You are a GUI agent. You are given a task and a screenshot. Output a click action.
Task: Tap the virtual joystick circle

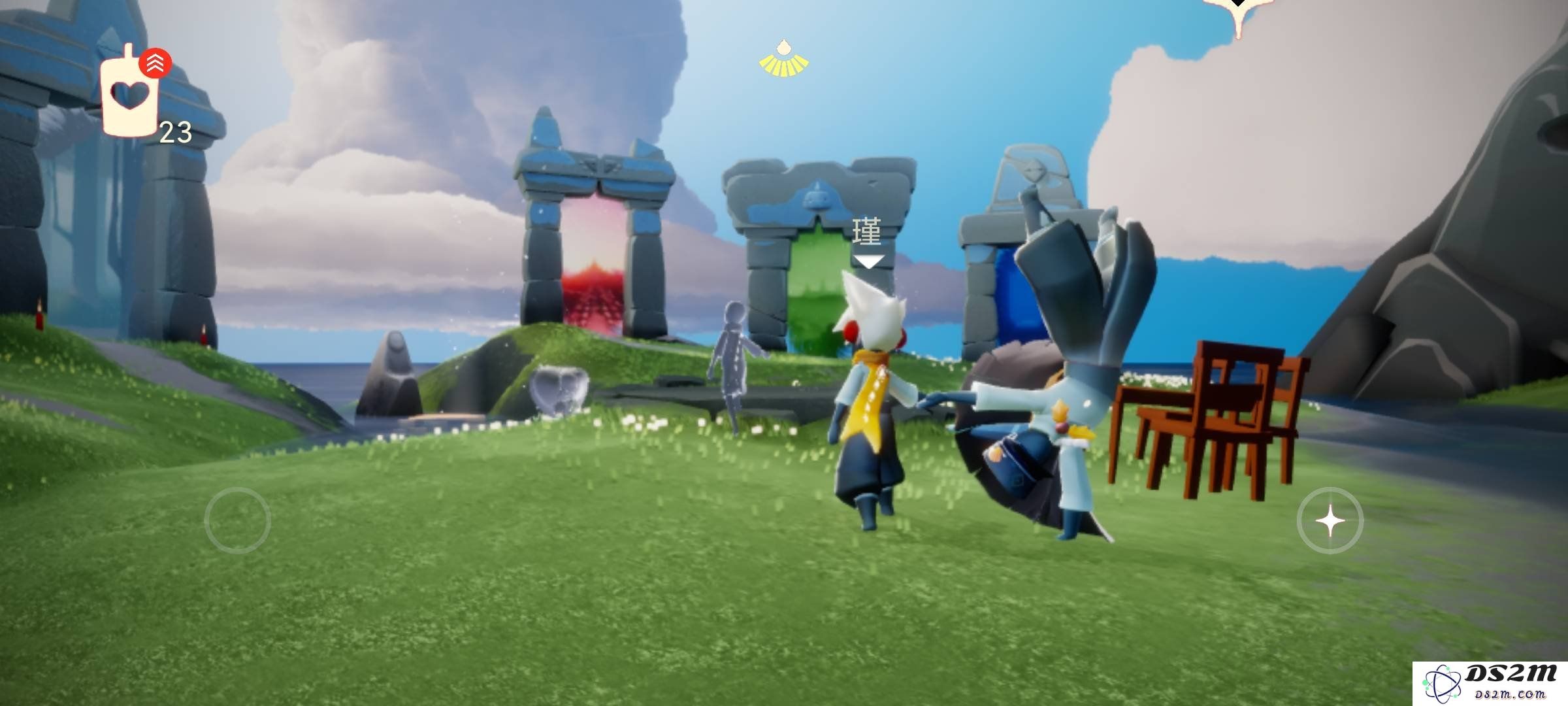(237, 520)
